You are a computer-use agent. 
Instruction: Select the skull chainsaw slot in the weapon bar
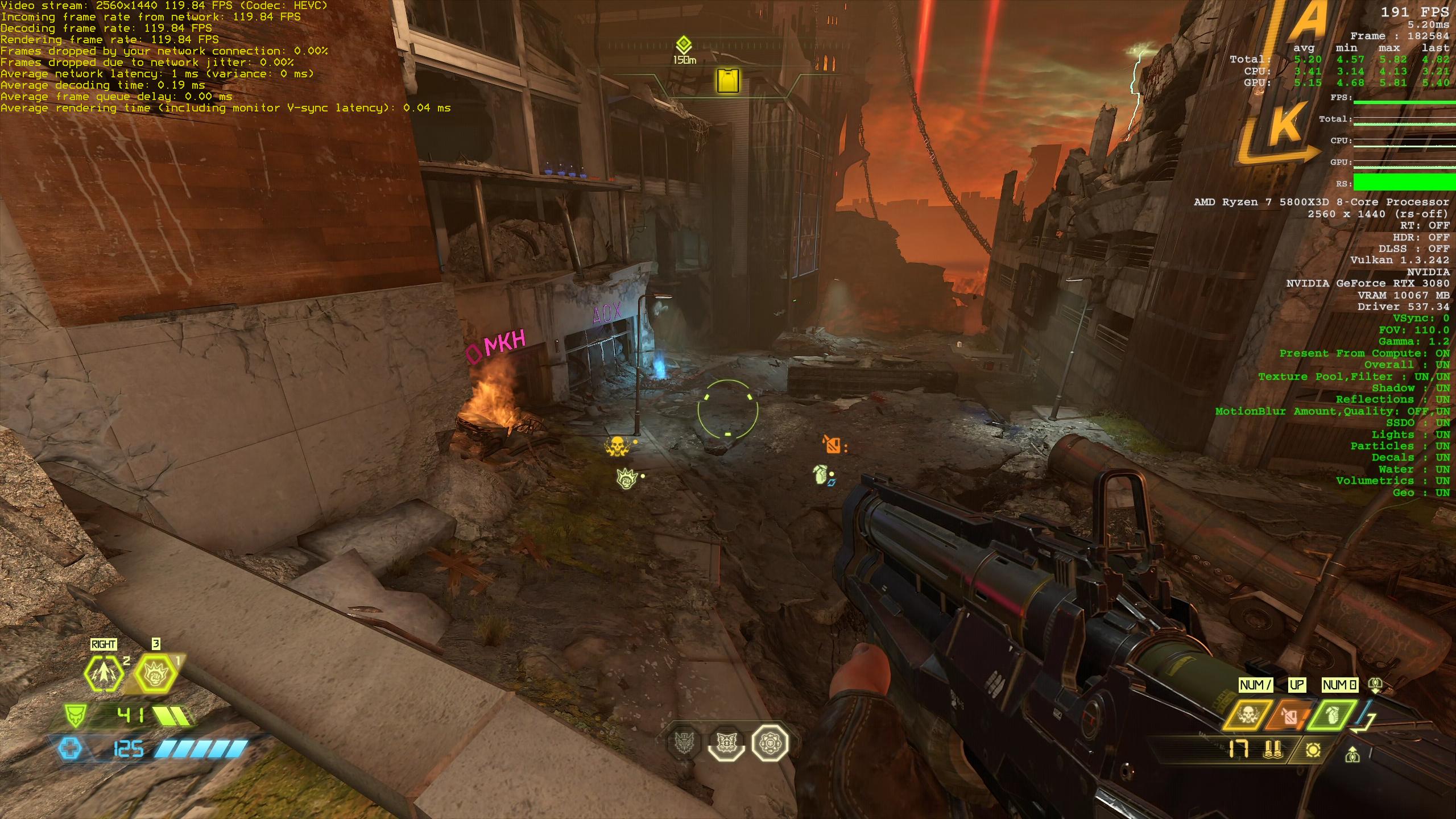1247,715
